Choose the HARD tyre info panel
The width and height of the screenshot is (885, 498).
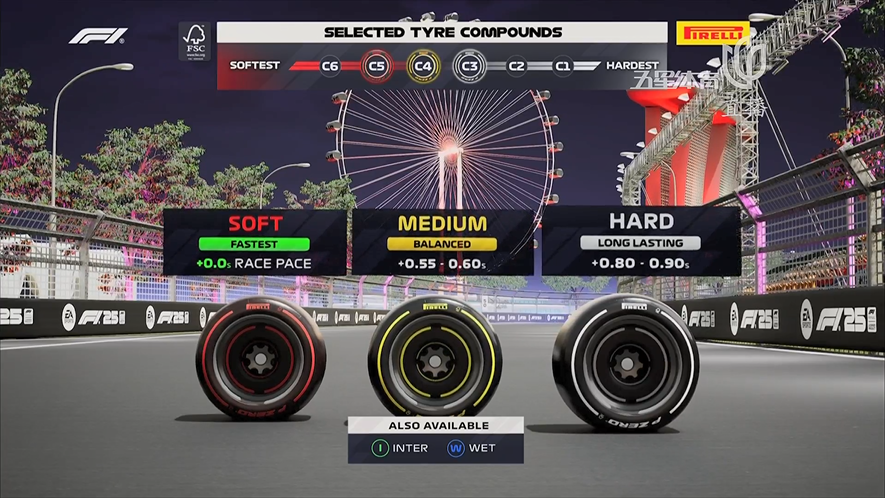click(x=641, y=242)
